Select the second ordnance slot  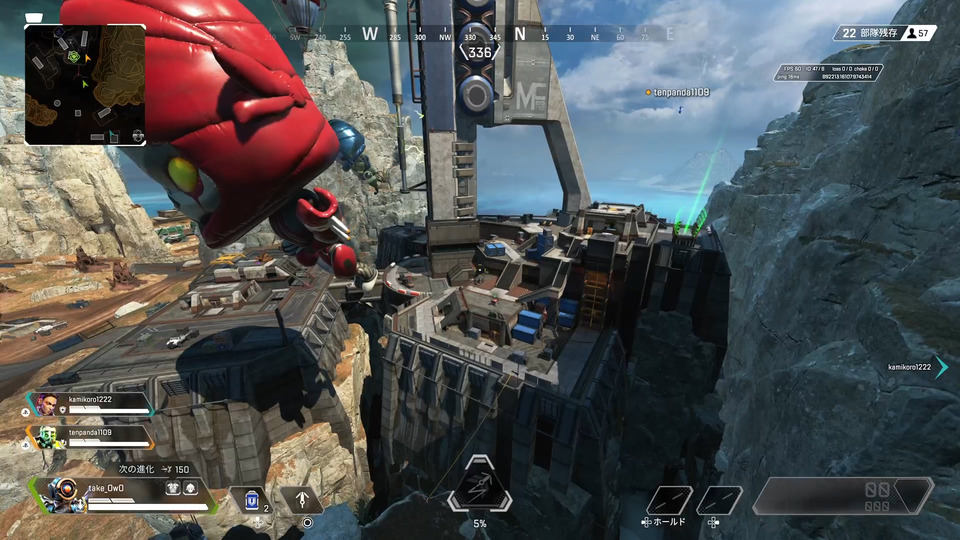719,500
